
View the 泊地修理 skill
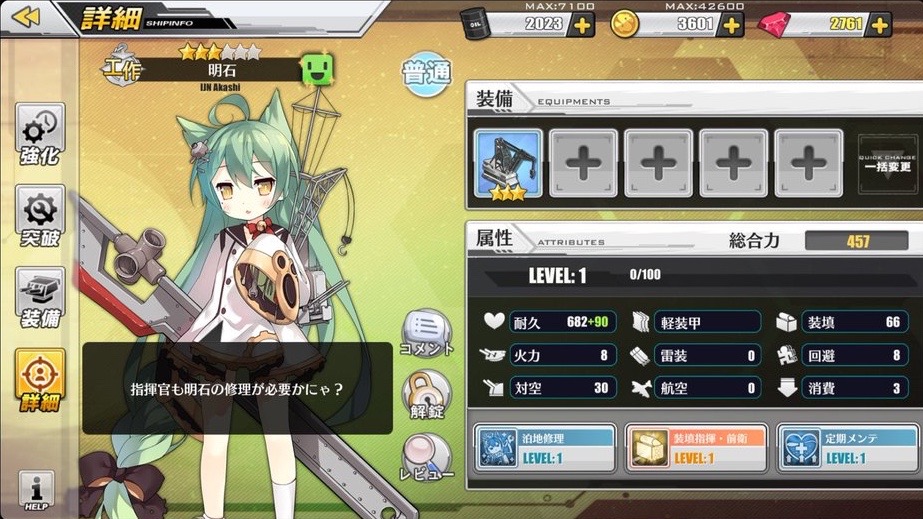pos(544,448)
